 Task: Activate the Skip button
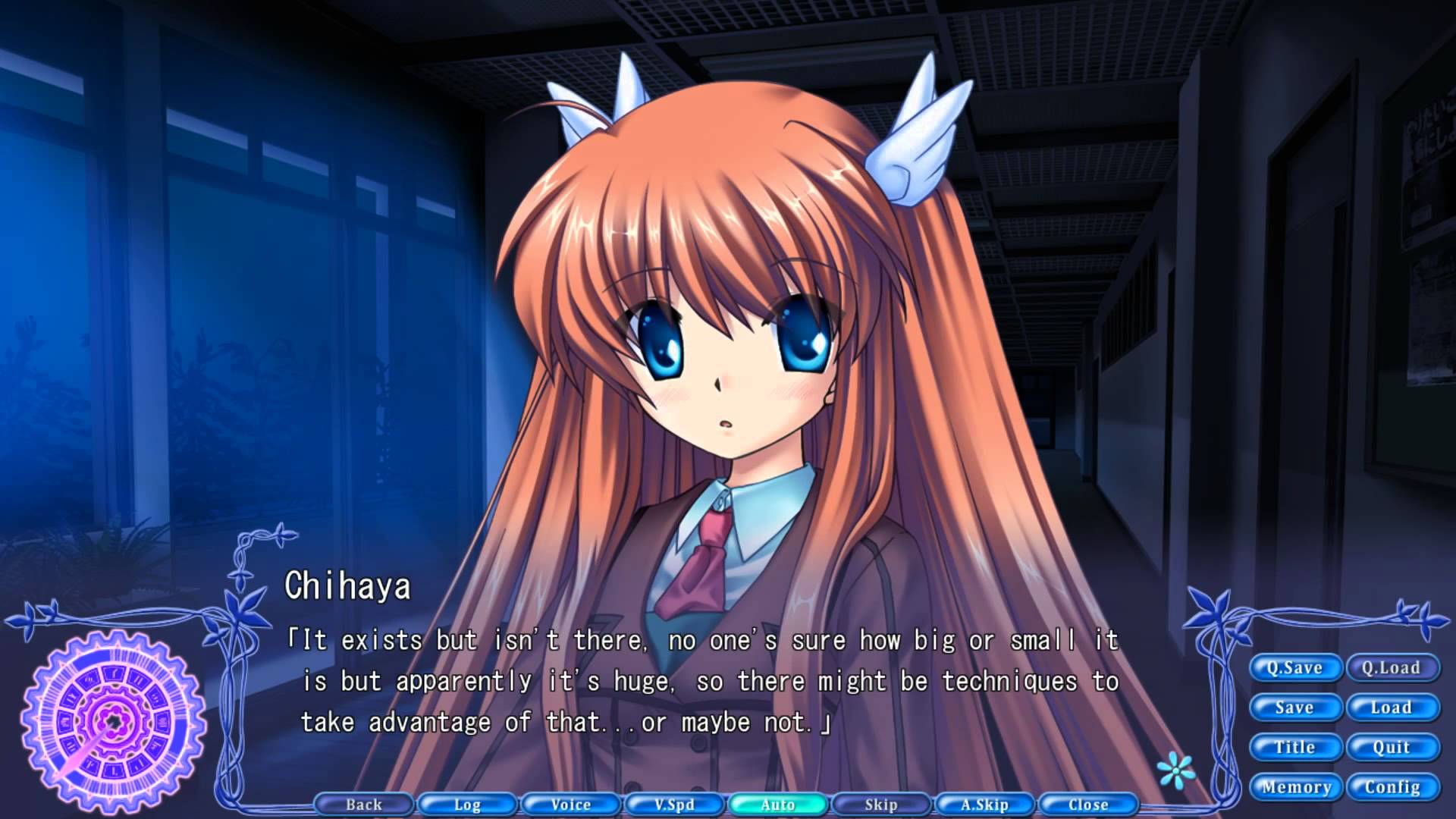(881, 805)
